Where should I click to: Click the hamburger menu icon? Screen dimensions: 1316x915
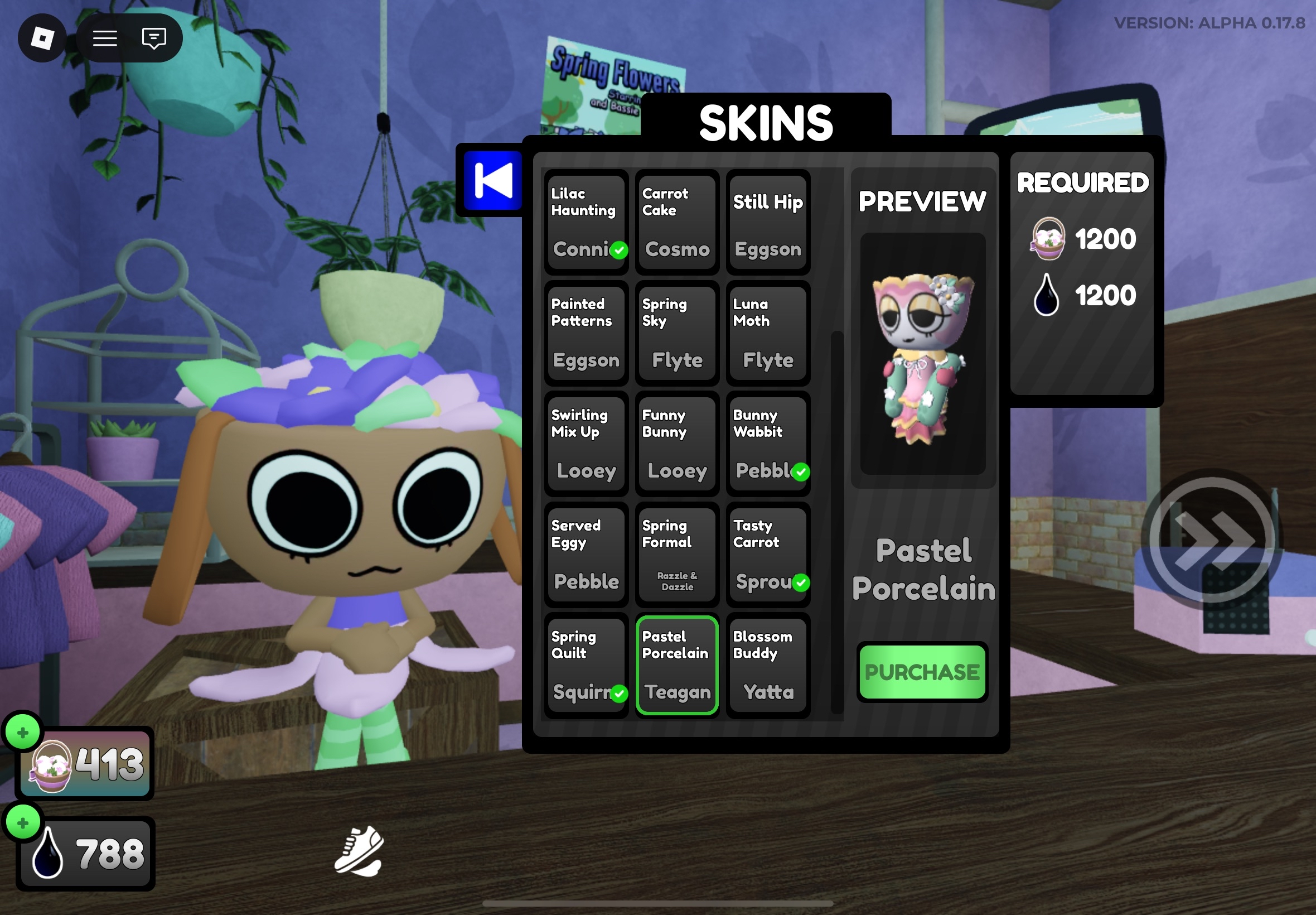(105, 38)
